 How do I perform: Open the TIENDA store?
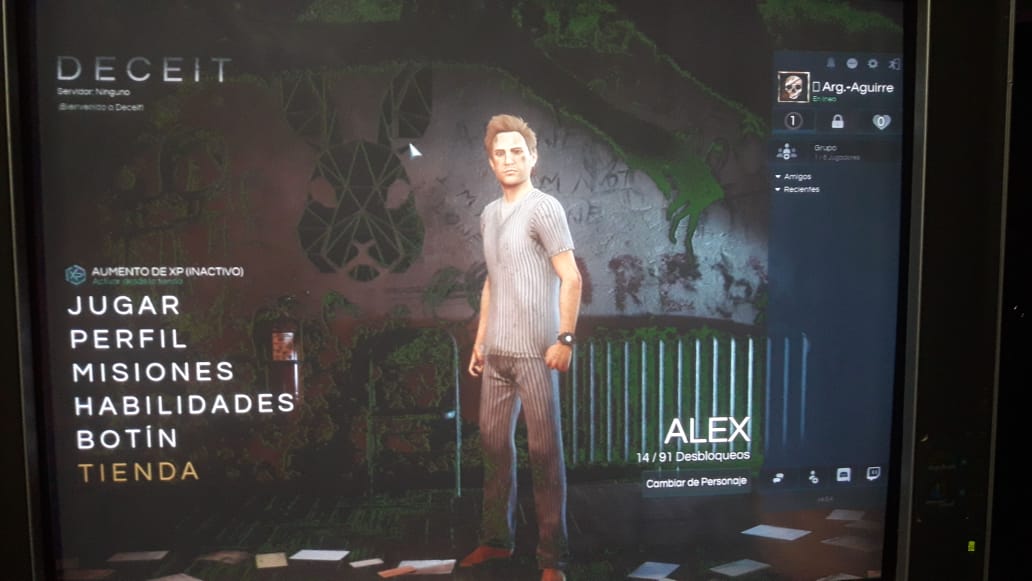tap(138, 472)
